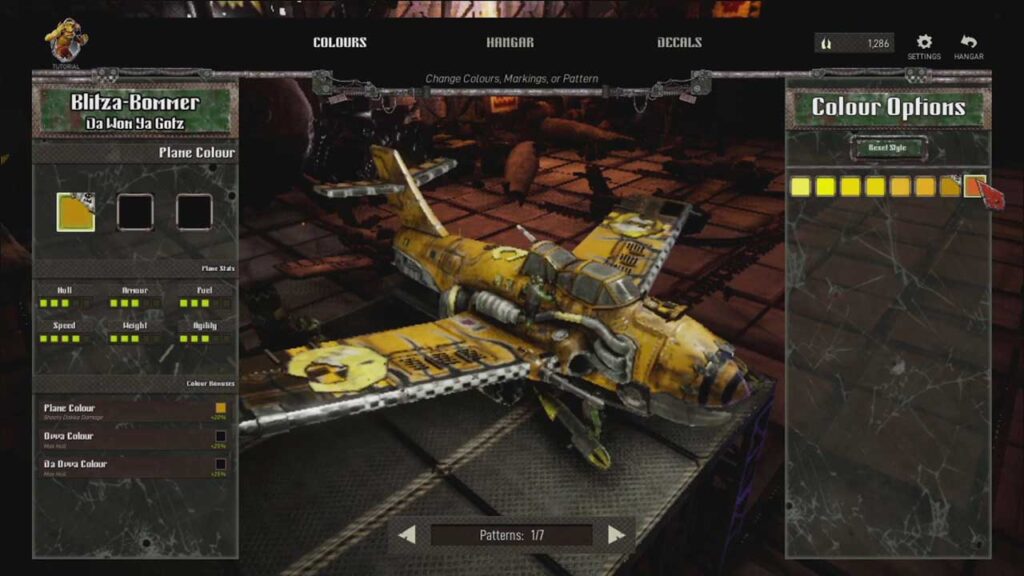Switch to the Colours tab
The width and height of the screenshot is (1024, 576).
pos(340,43)
